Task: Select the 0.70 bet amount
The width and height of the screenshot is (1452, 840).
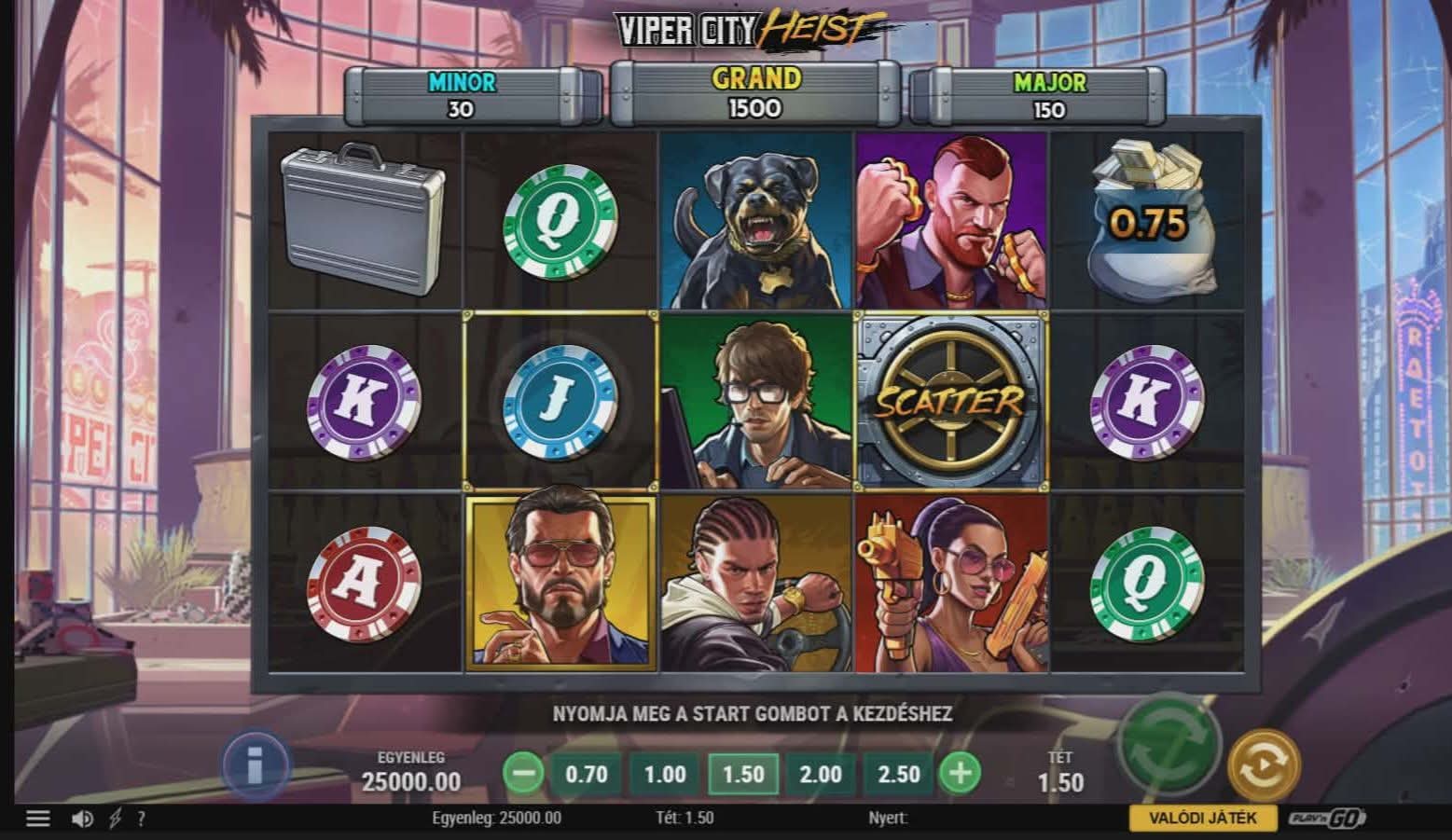Action: coord(586,774)
